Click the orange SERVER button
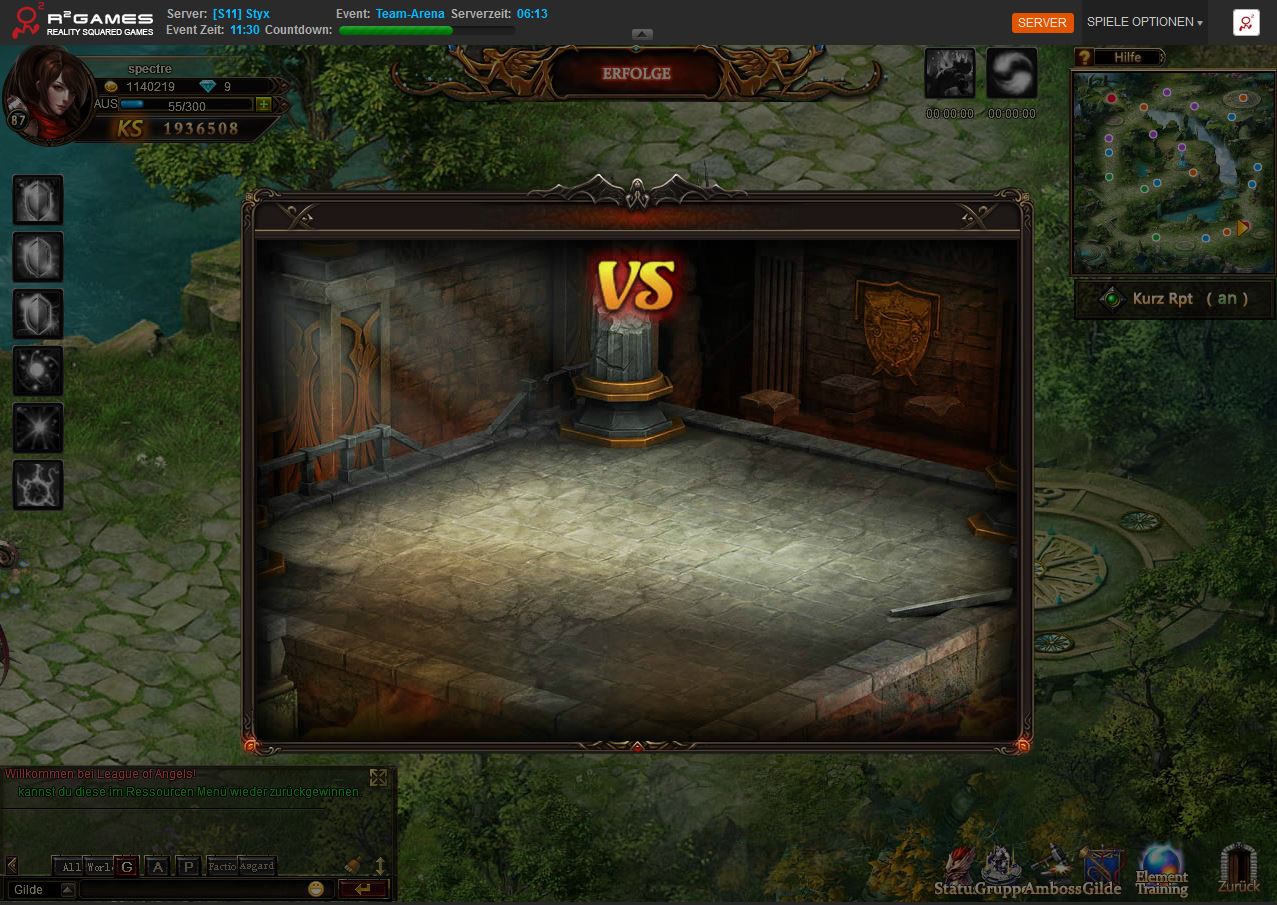 1042,23
